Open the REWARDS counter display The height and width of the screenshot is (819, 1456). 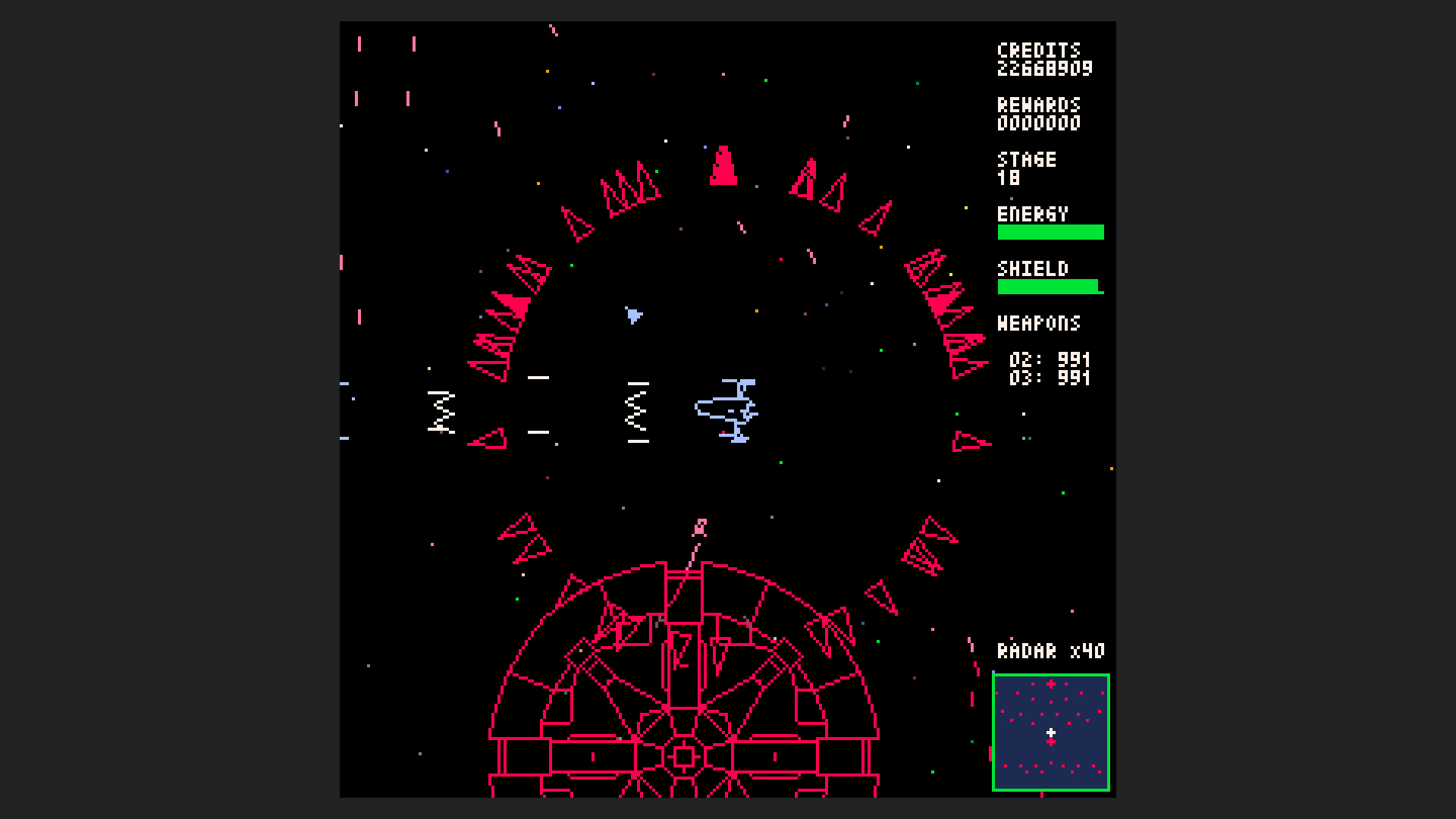tap(1040, 114)
